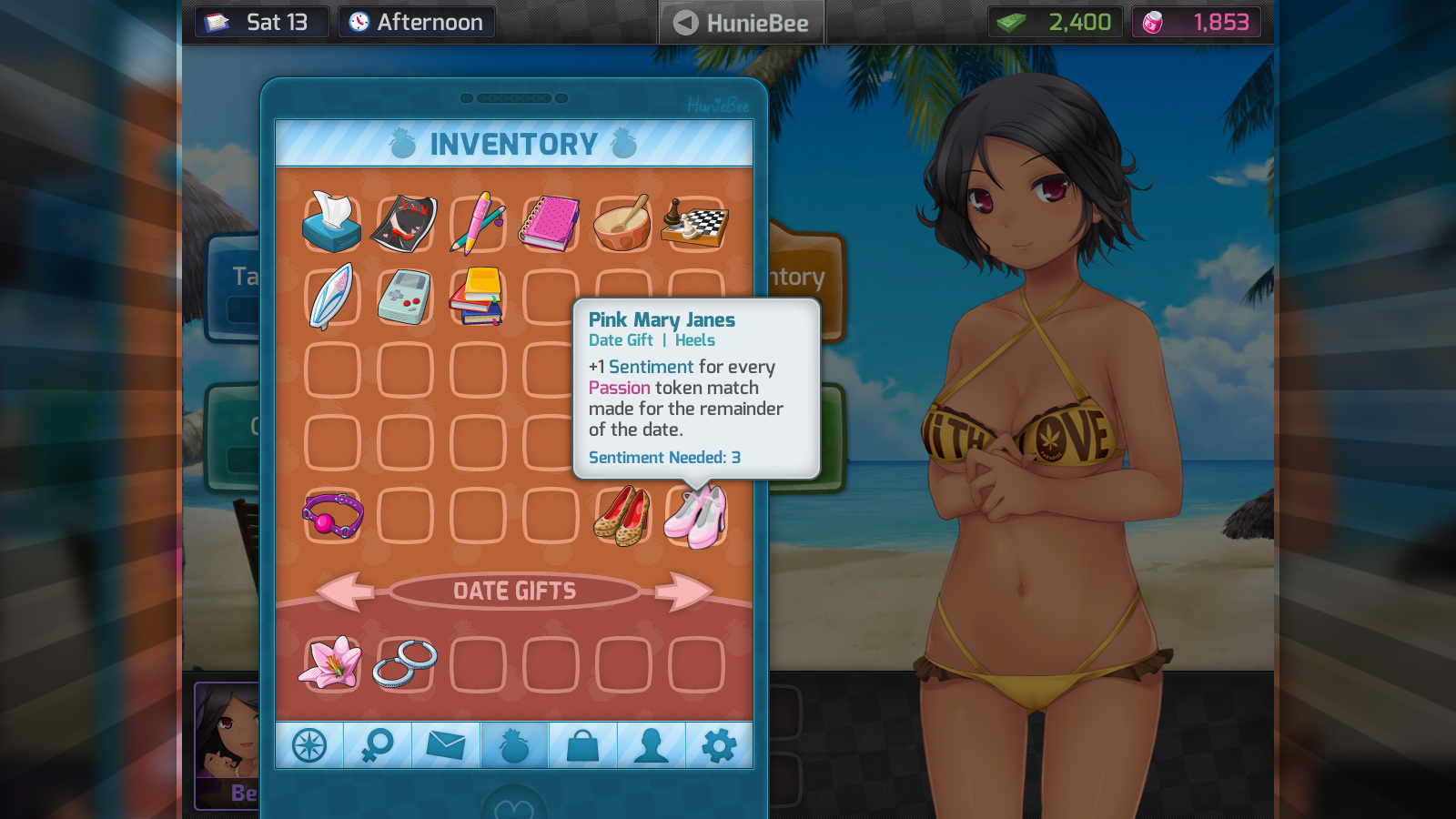This screenshot has width=1456, height=819.
Task: Select the tissue box inventory item
Action: click(x=331, y=221)
